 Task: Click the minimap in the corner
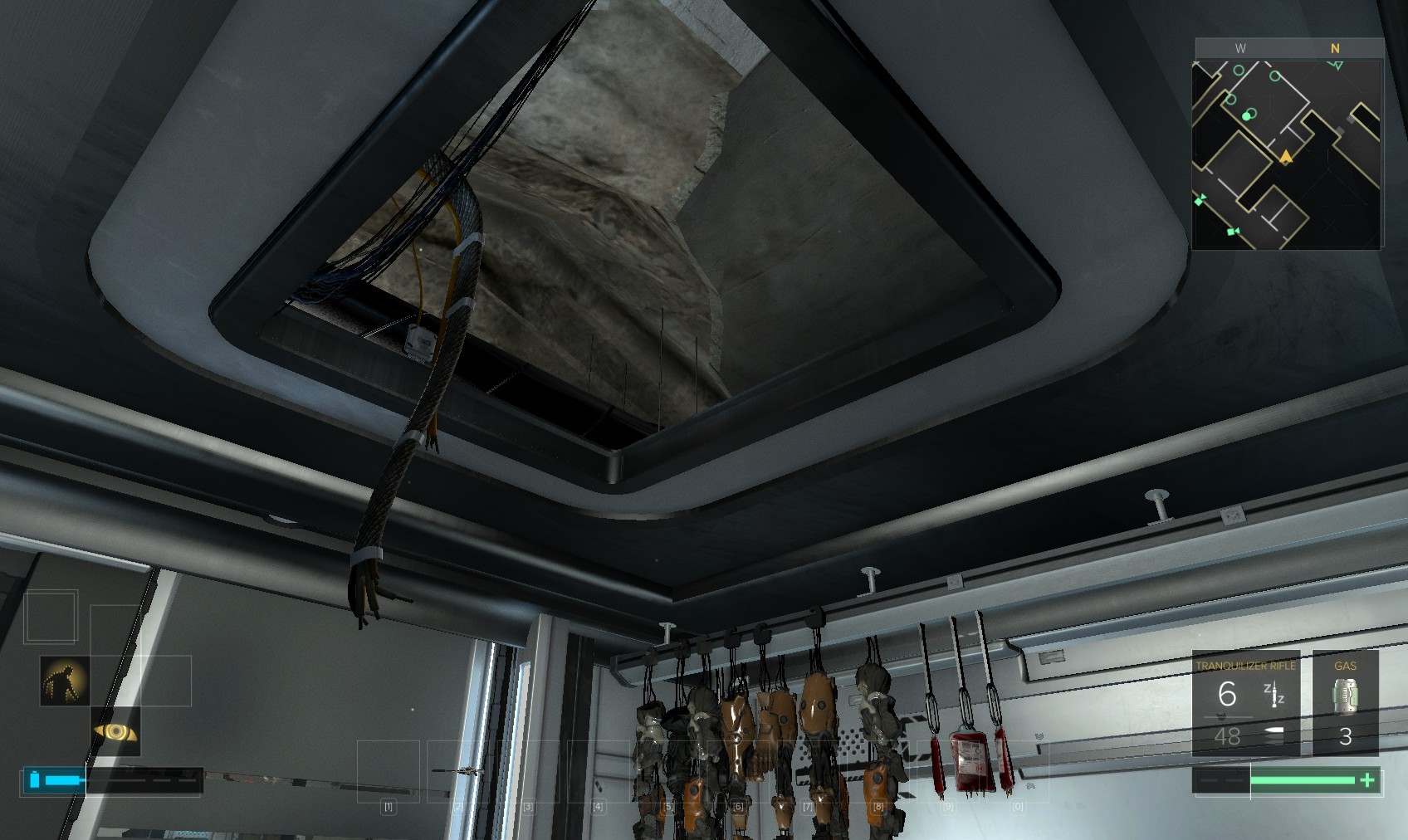click(x=1287, y=154)
